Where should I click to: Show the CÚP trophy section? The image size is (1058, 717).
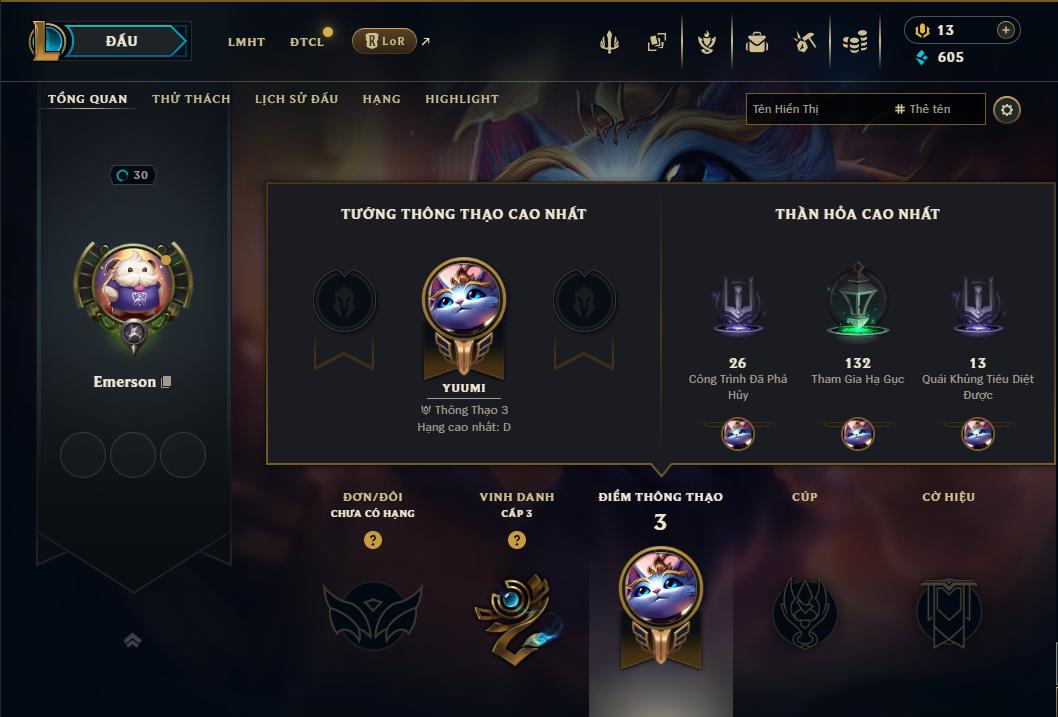point(804,611)
